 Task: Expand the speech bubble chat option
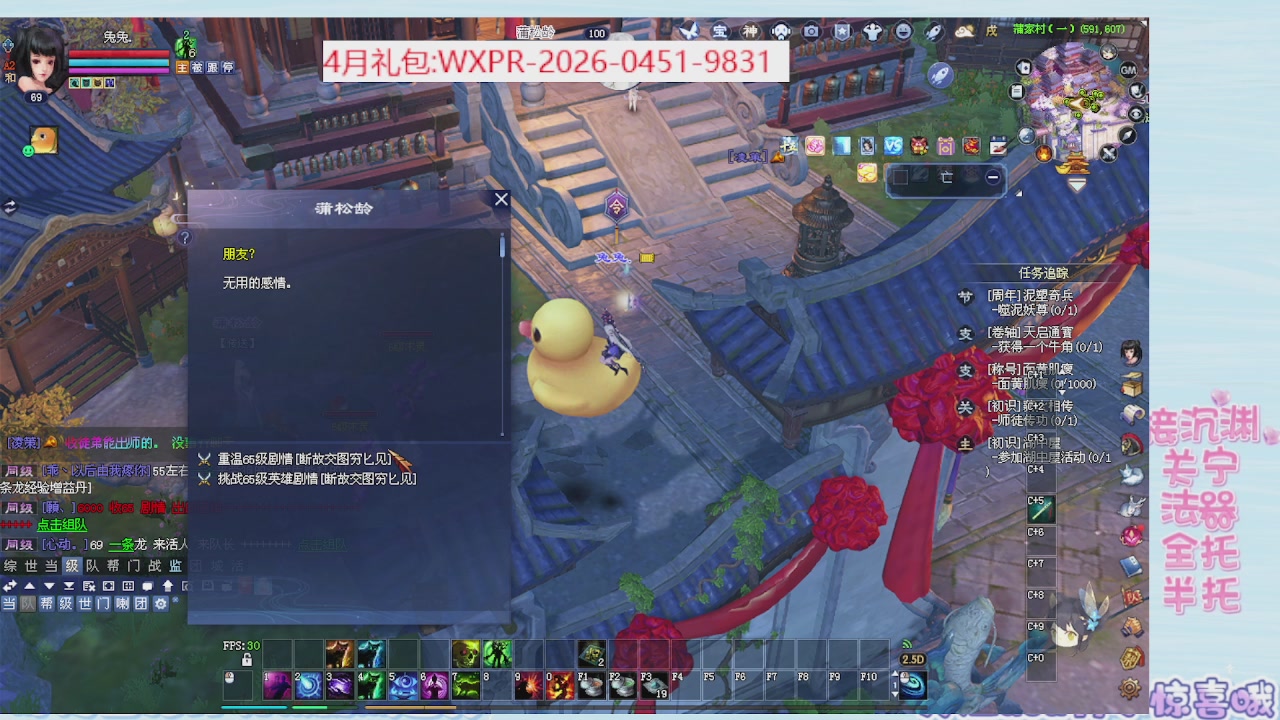(148, 586)
